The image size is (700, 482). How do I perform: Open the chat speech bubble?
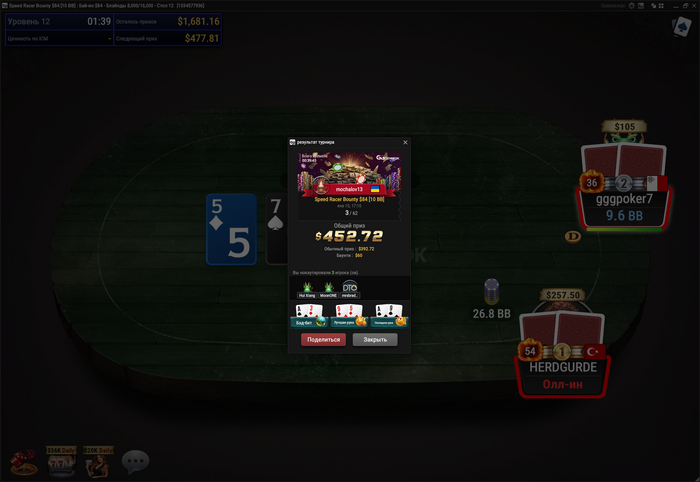(135, 461)
